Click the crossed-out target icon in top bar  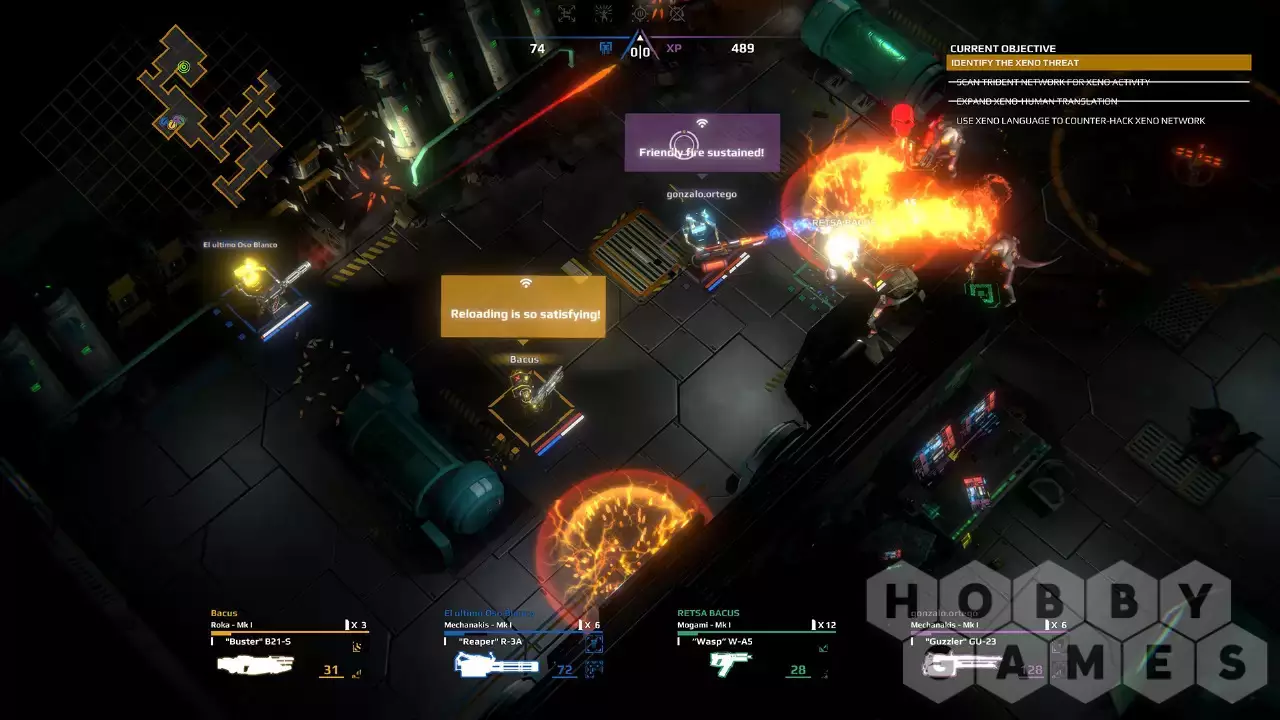pyautogui.click(x=677, y=14)
